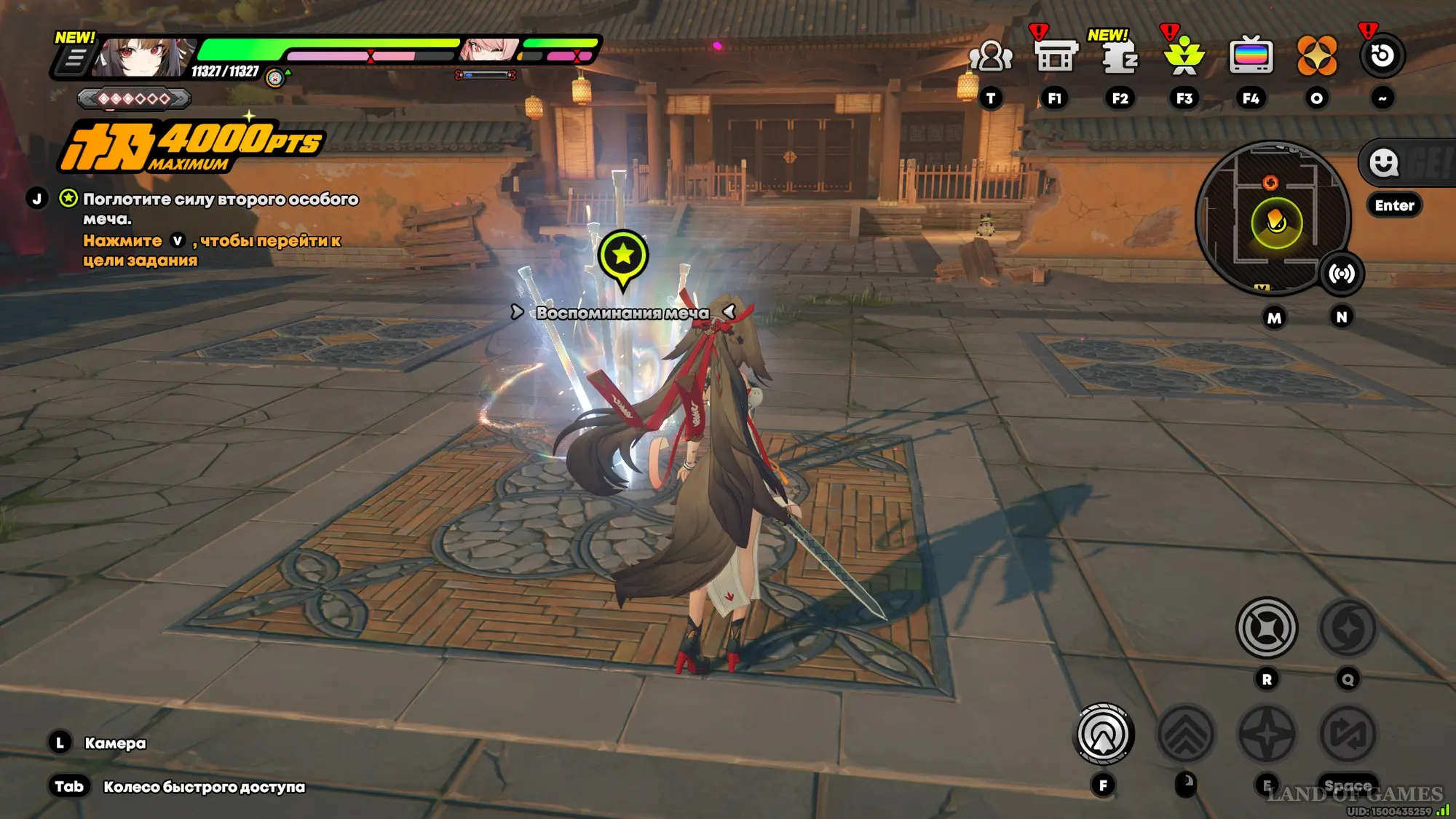
Task: Click the circular arrow icon in top-right
Action: point(1382,56)
